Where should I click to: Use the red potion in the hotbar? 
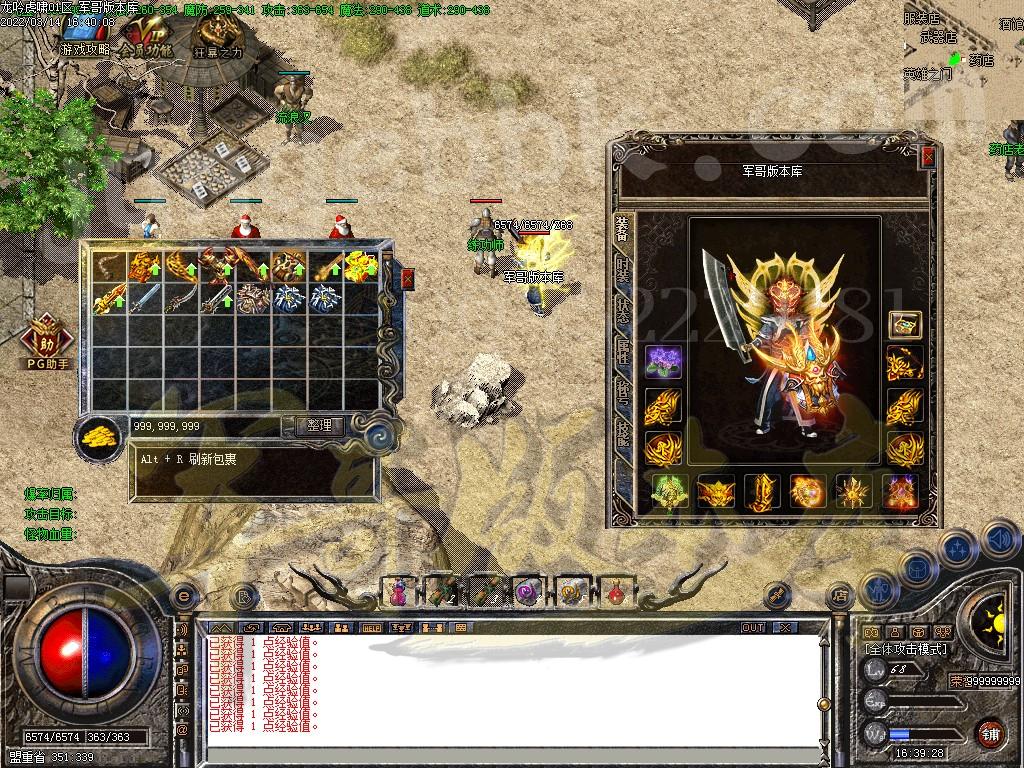pos(616,593)
